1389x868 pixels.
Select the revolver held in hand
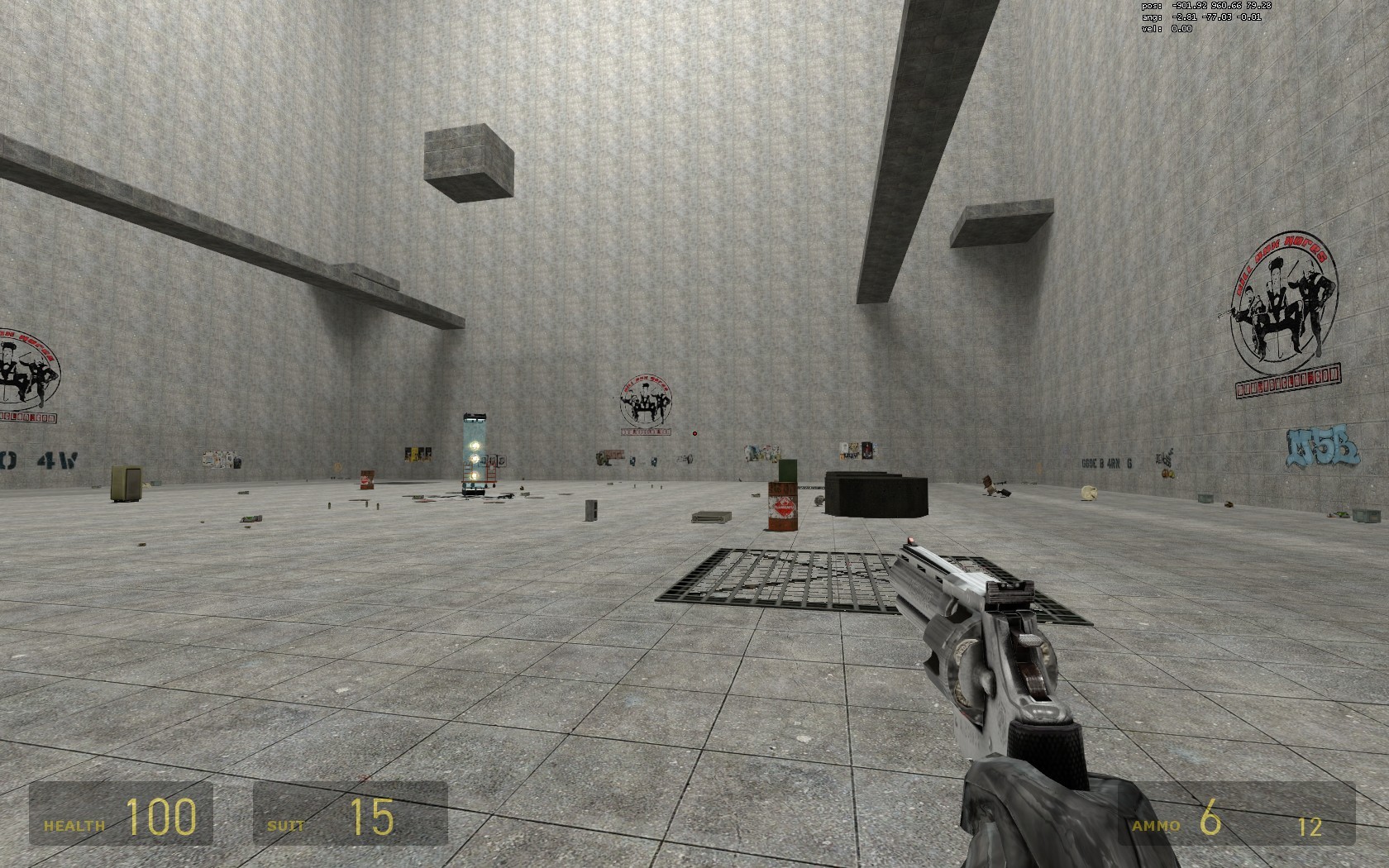984,661
